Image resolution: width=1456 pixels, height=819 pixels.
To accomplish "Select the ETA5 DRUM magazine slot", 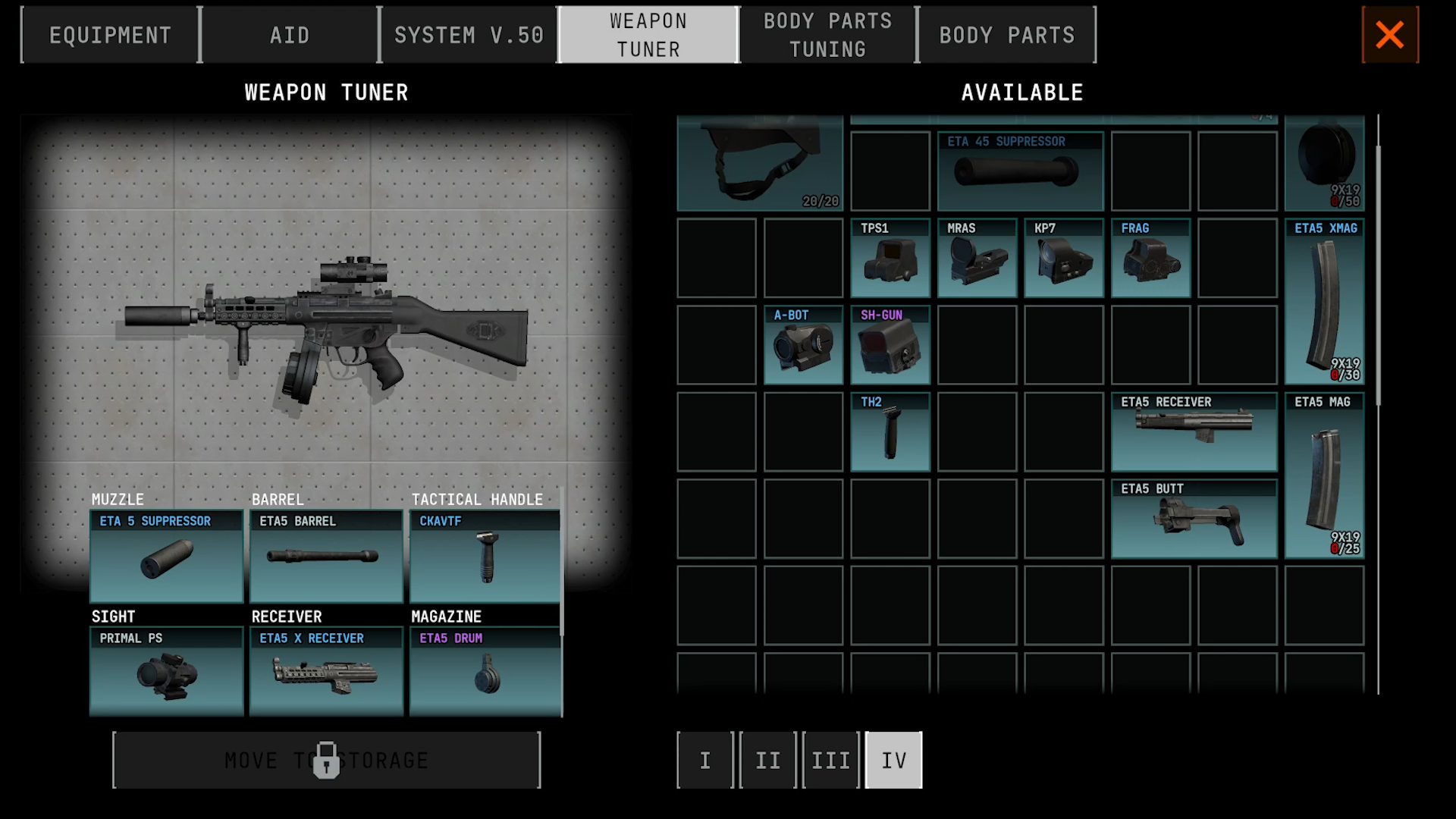I will click(x=485, y=673).
